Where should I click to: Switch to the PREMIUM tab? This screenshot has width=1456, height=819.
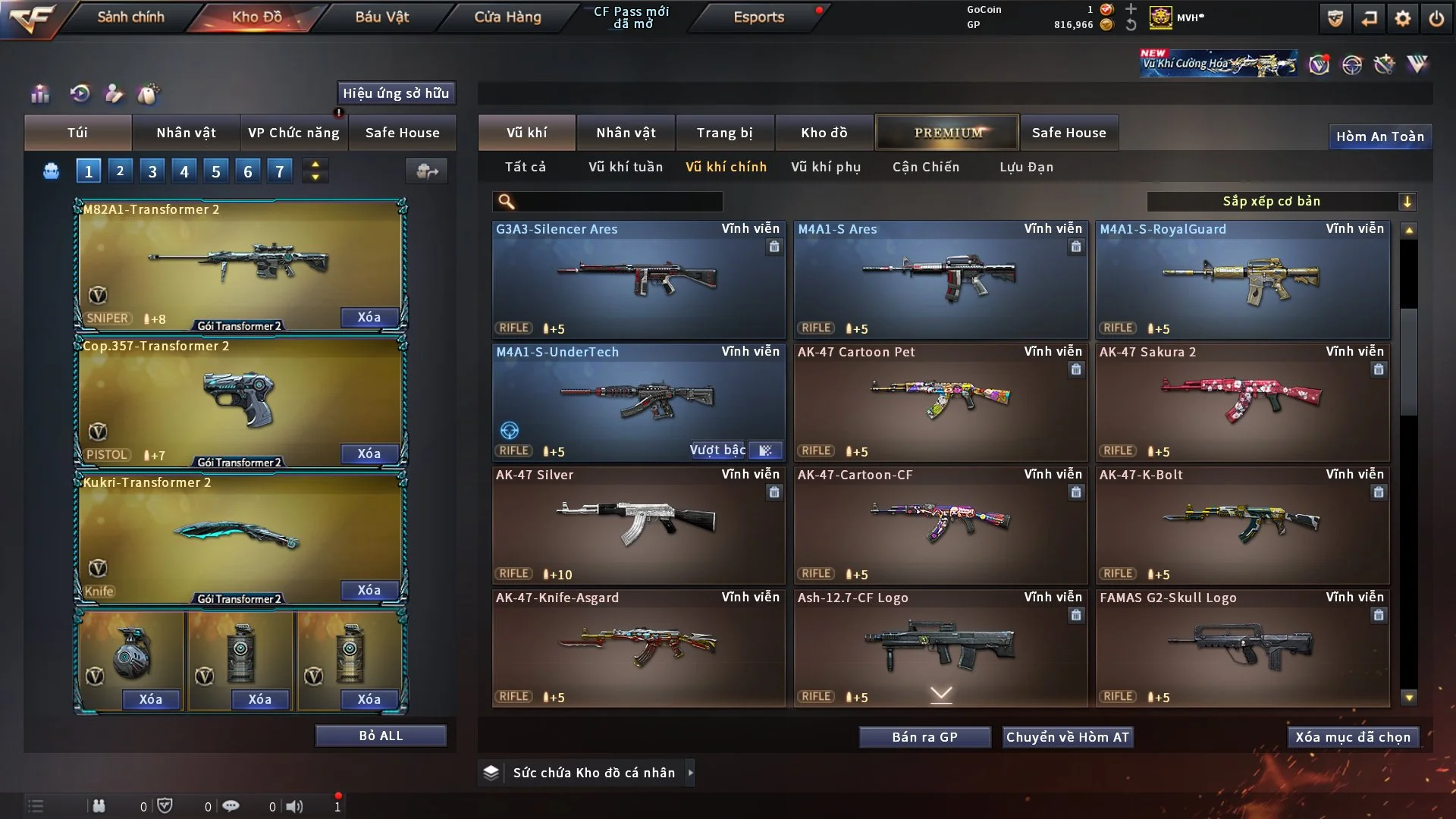coord(947,133)
